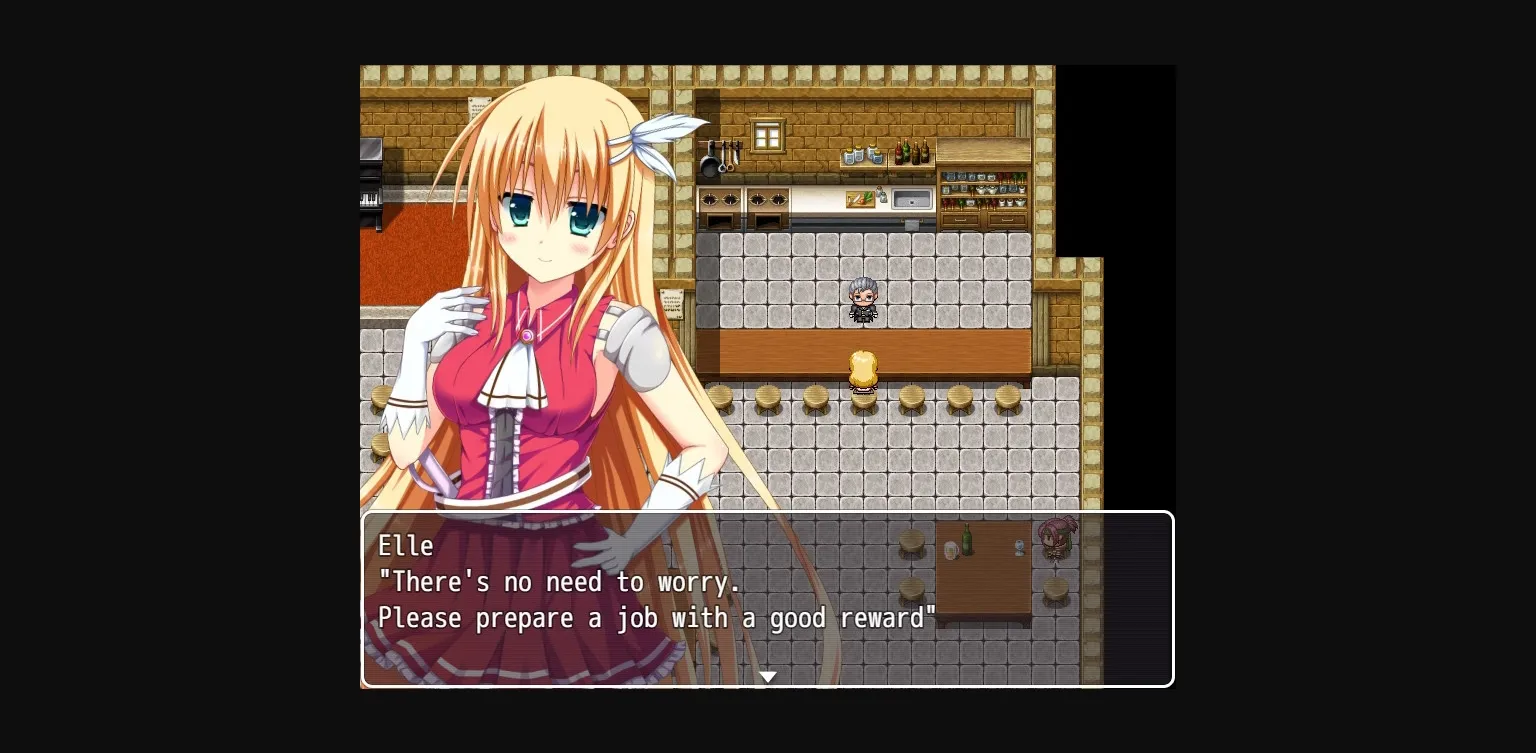This screenshot has height=753, width=1536.
Task: Click the barrel at the left edge of the room
Action: pyautogui.click(x=380, y=398)
